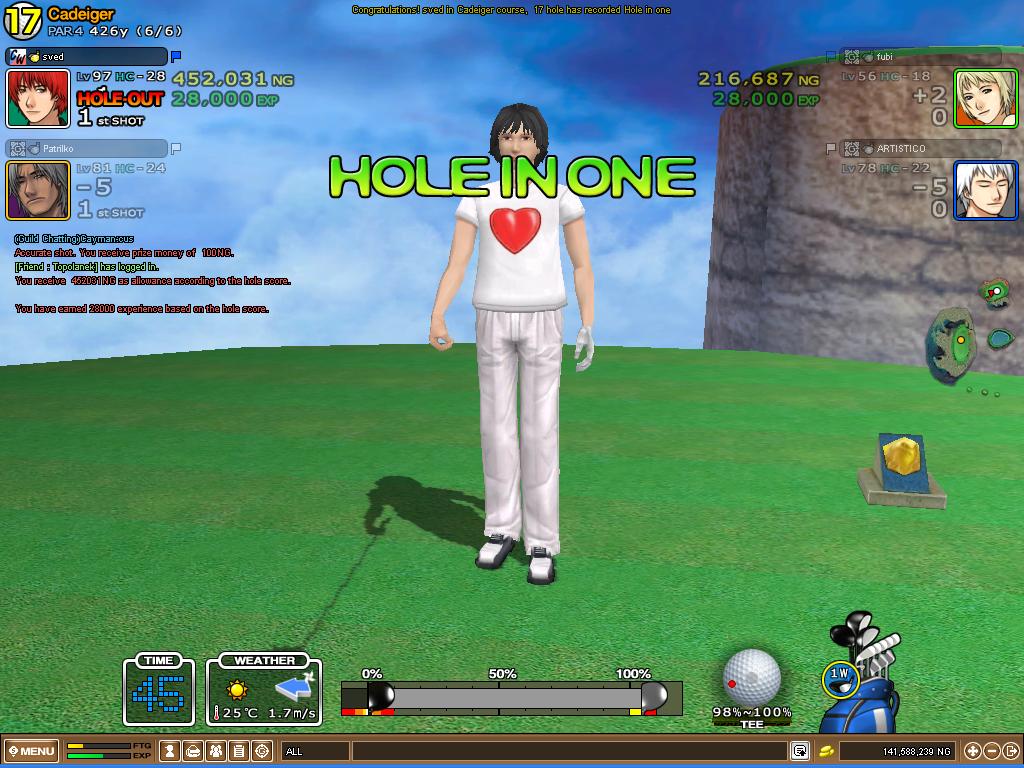Select fubi's blonde player portrait
Image resolution: width=1024 pixels, height=768 pixels.
pos(985,98)
